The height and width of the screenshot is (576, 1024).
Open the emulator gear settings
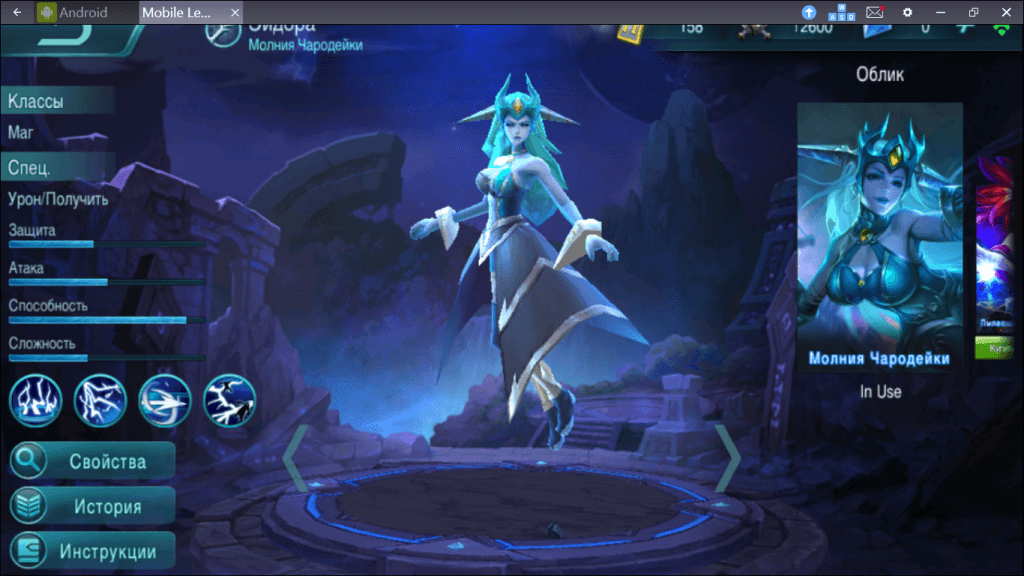907,12
